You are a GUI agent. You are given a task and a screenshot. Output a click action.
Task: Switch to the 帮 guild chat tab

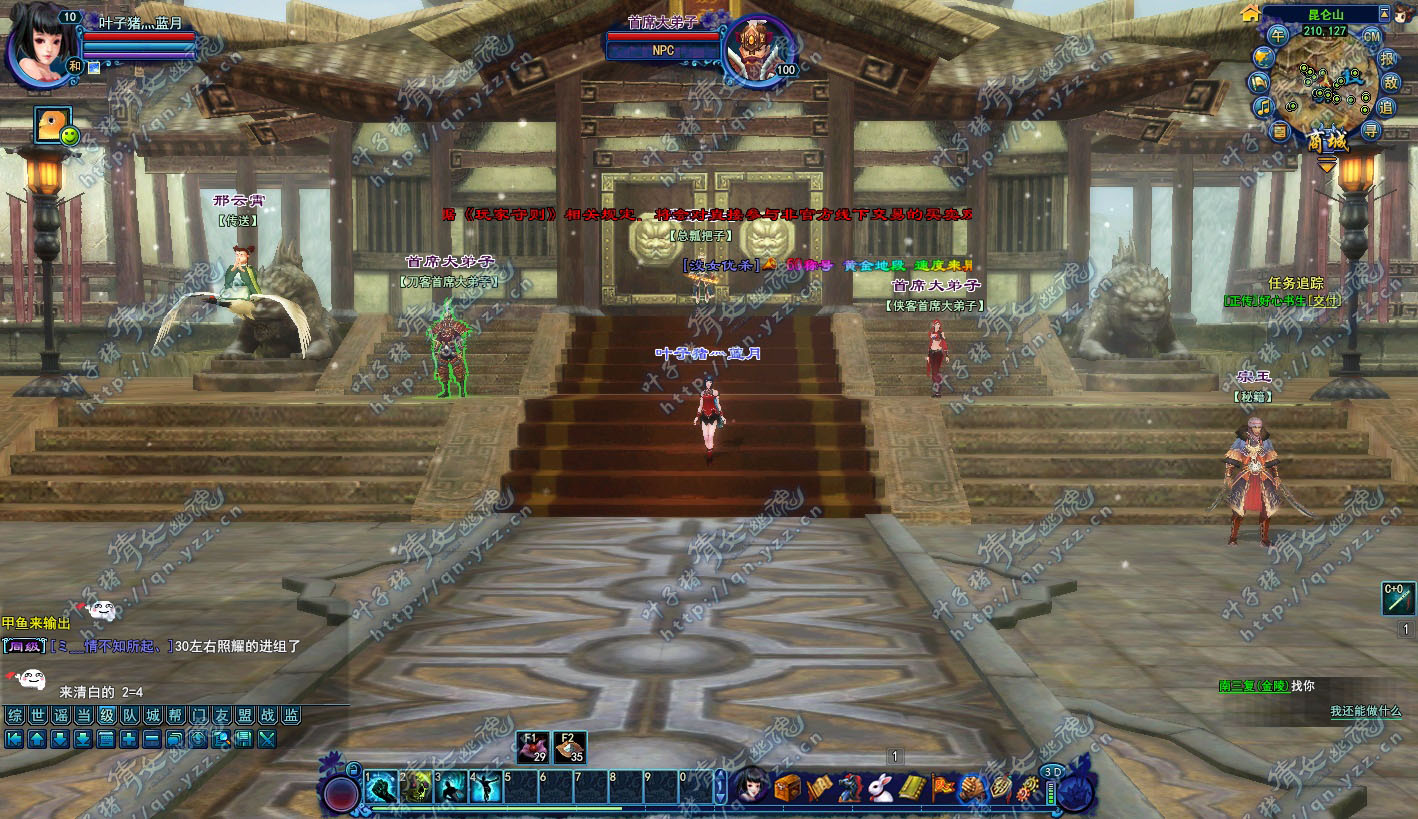click(176, 715)
